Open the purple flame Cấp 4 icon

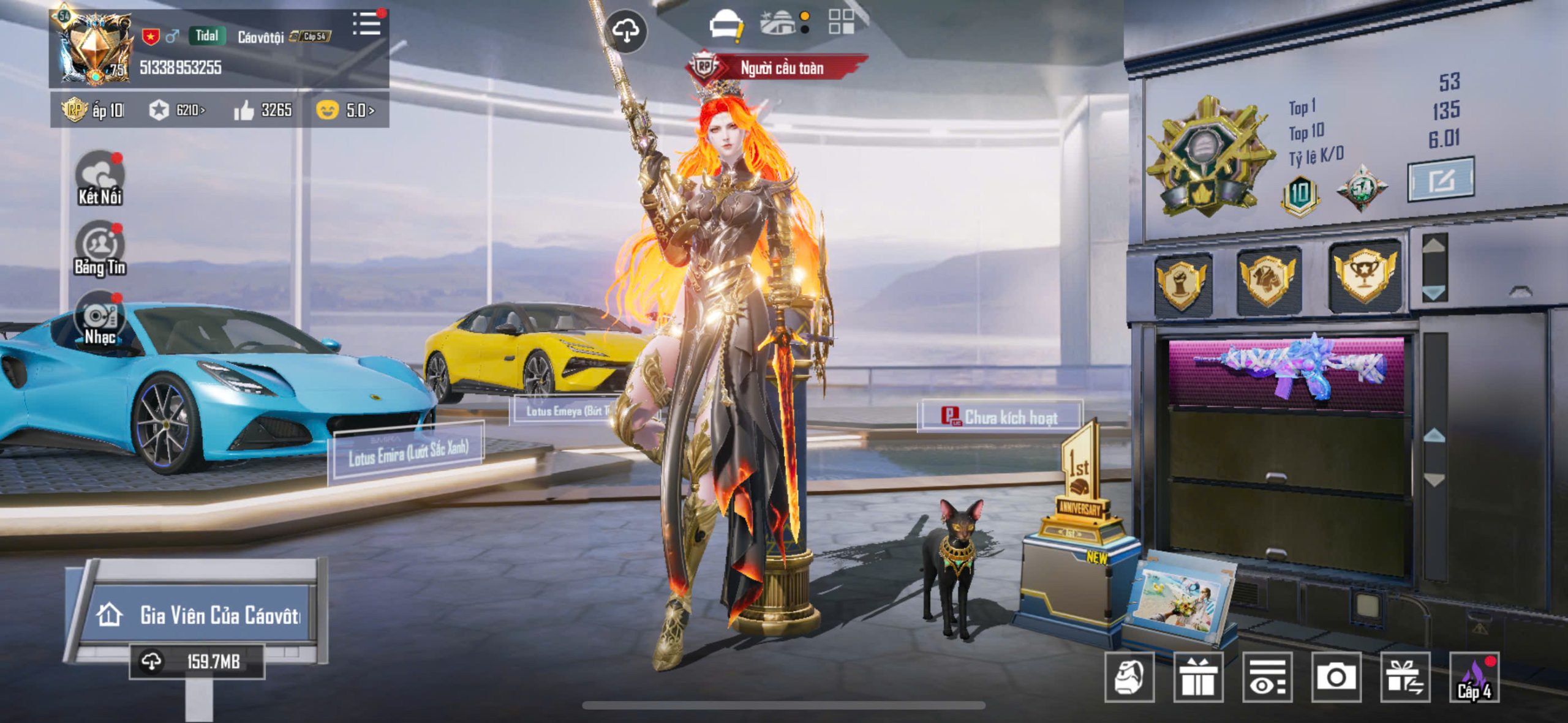1474,677
